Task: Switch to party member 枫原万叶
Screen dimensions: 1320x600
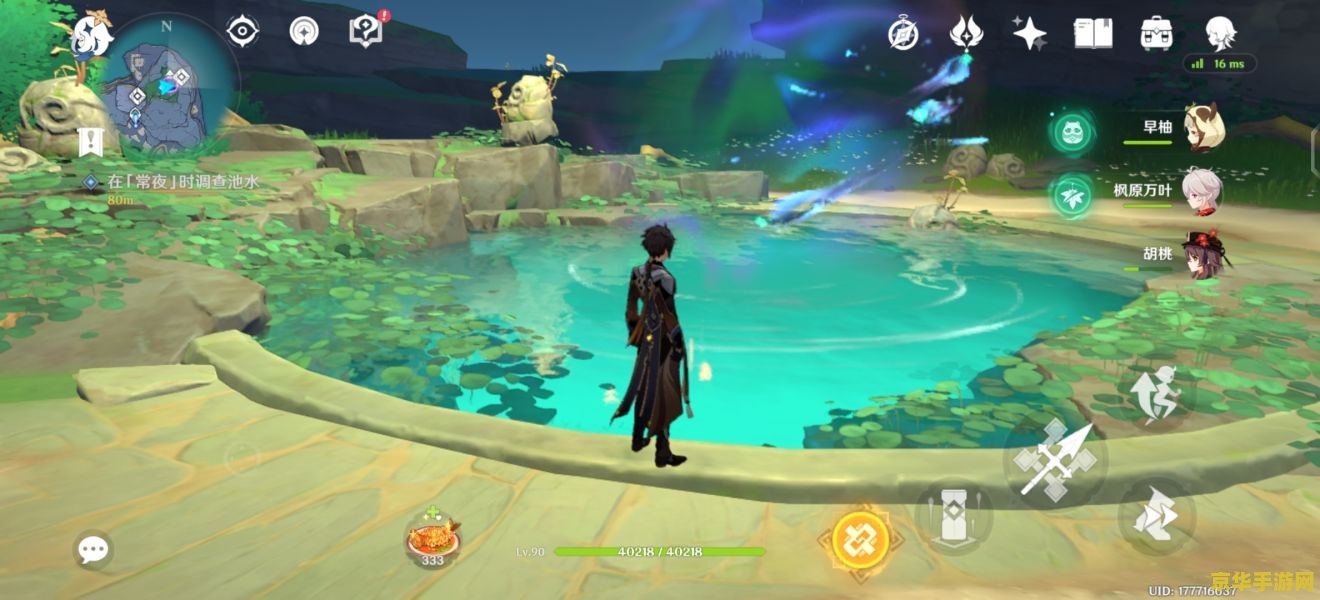Action: (x=1203, y=190)
